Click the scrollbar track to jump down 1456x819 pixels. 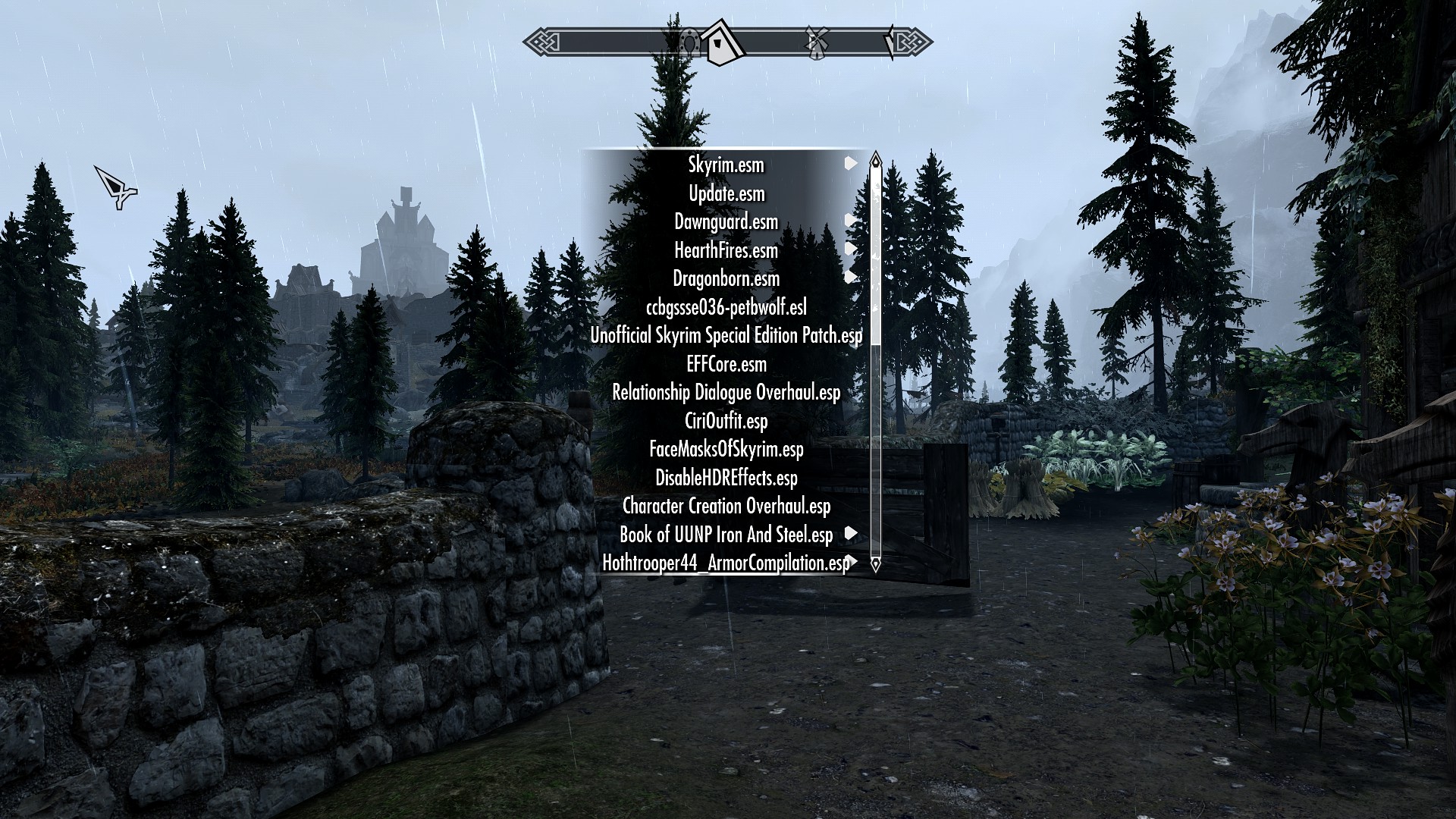(876, 455)
